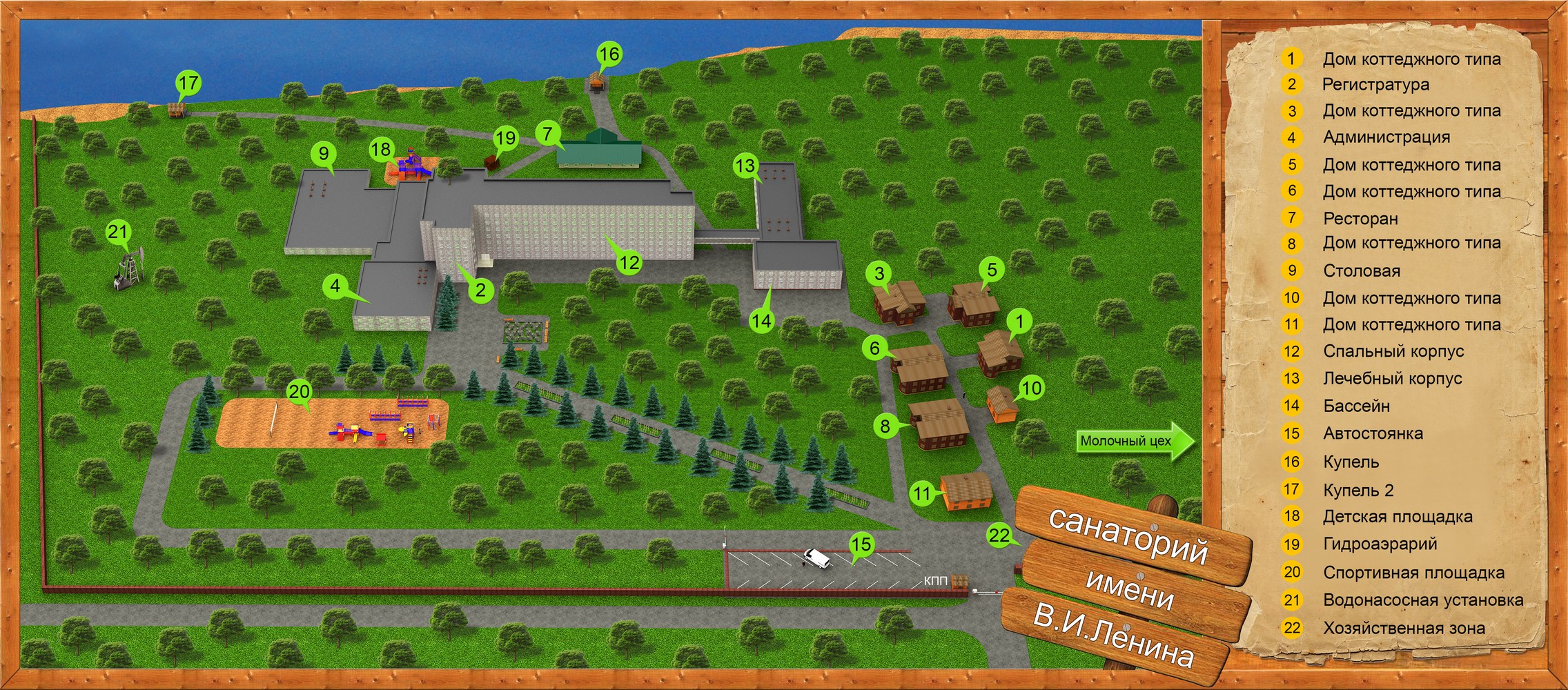Open the Водонасосная установка legend entry
1568x690 pixels.
click(1422, 600)
